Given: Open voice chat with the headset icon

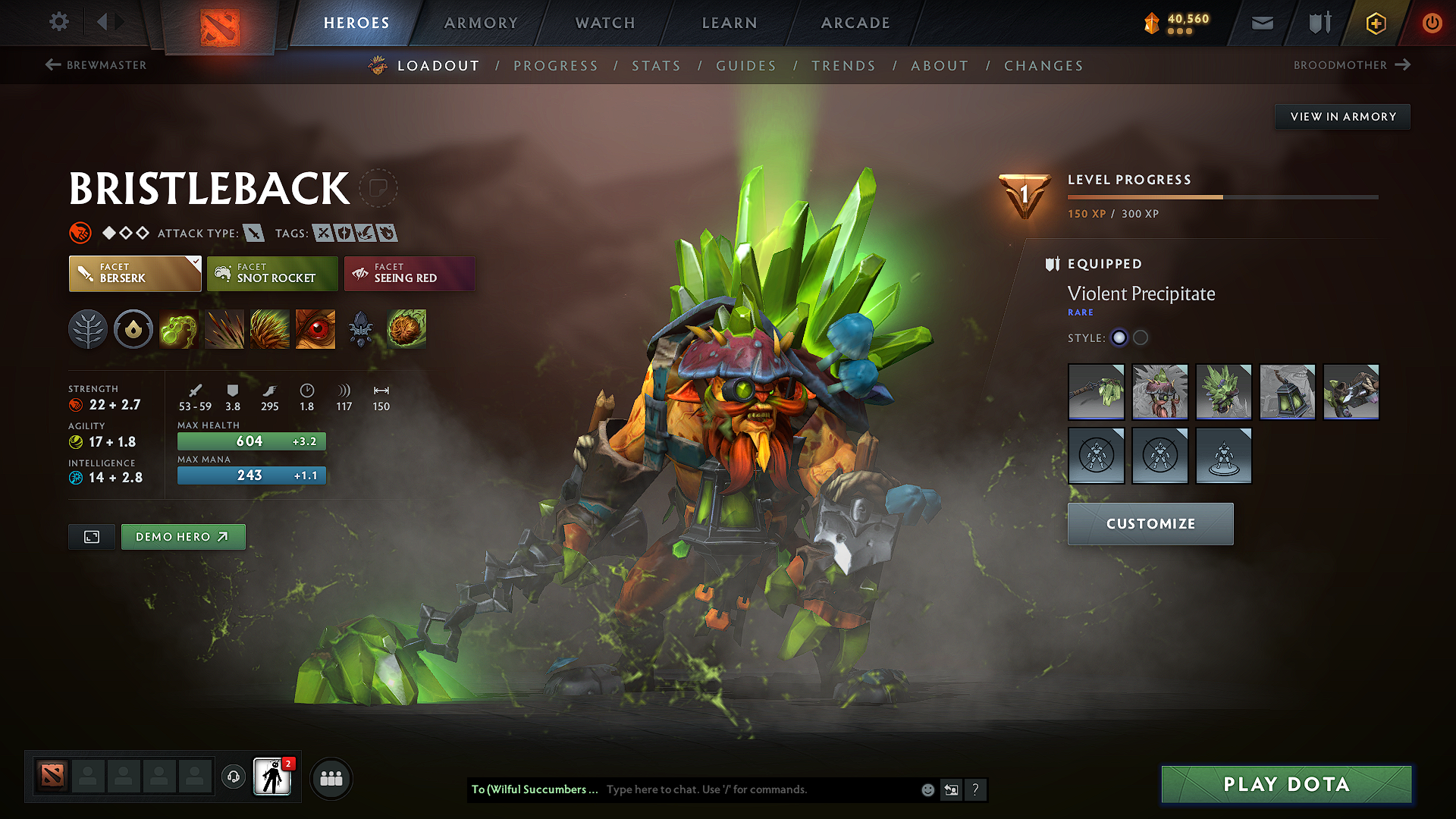Looking at the screenshot, I should click(x=233, y=778).
